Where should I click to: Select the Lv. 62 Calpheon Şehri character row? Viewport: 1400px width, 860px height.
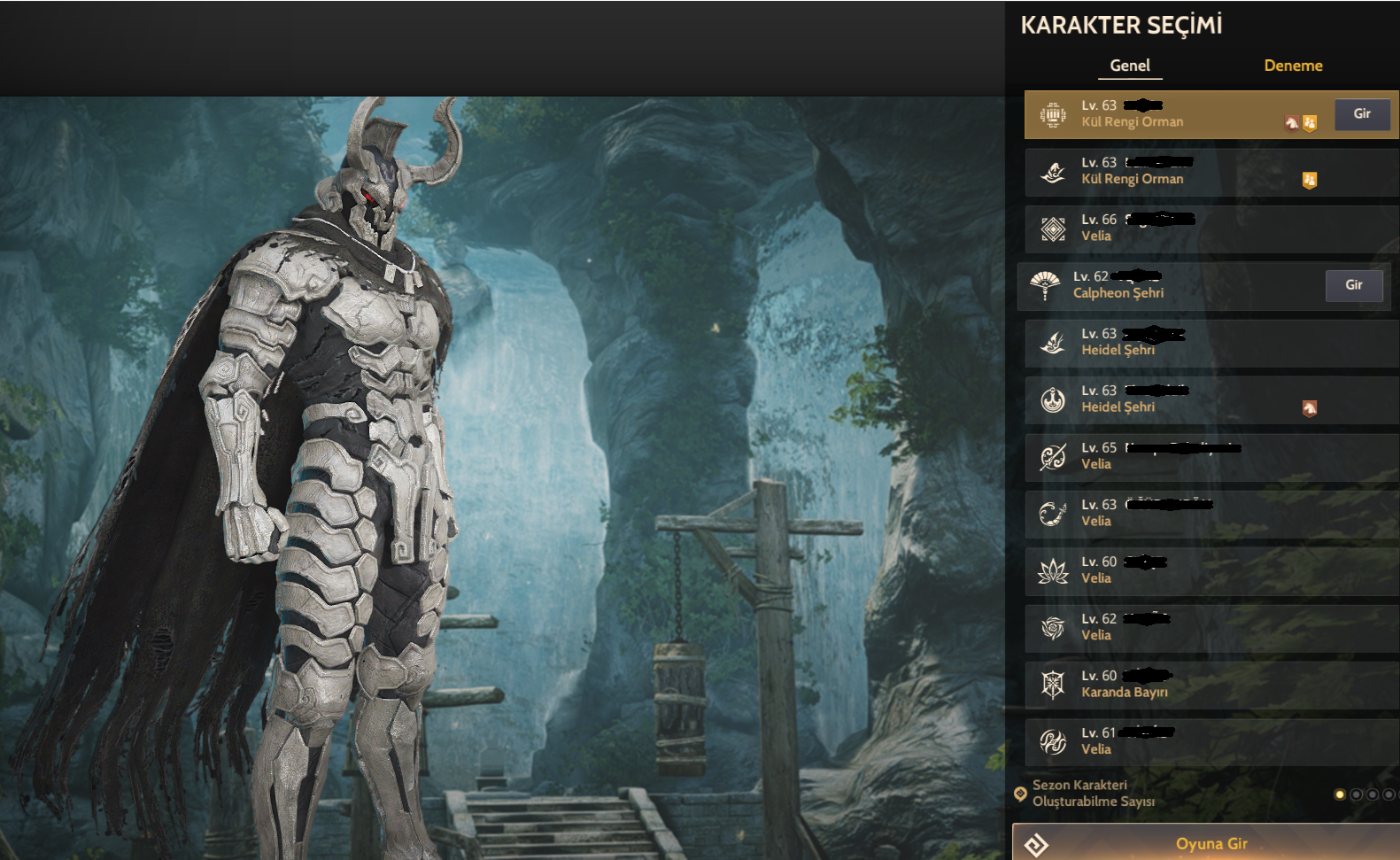[x=1169, y=285]
